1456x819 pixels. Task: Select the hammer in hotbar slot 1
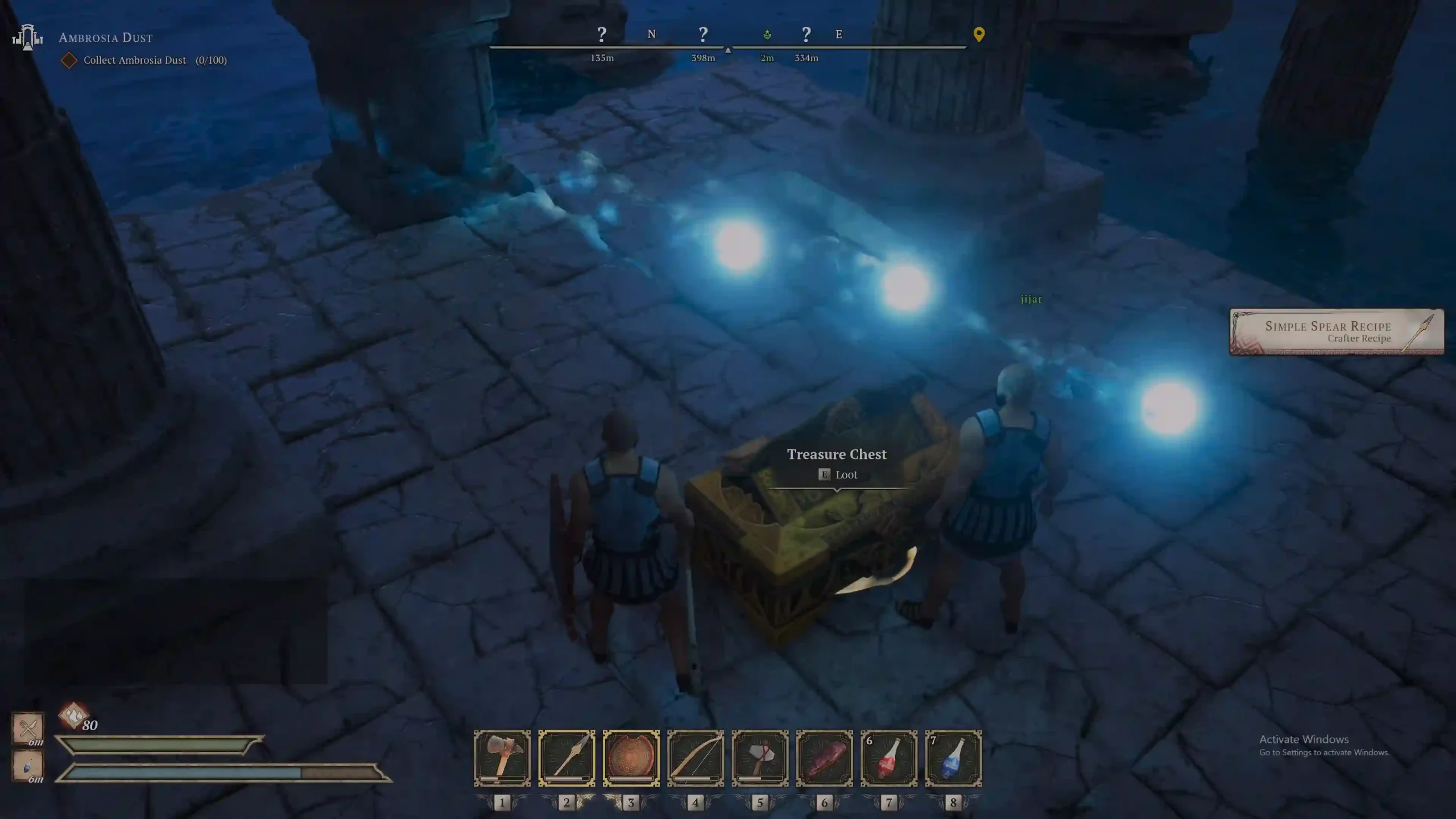pyautogui.click(x=502, y=758)
